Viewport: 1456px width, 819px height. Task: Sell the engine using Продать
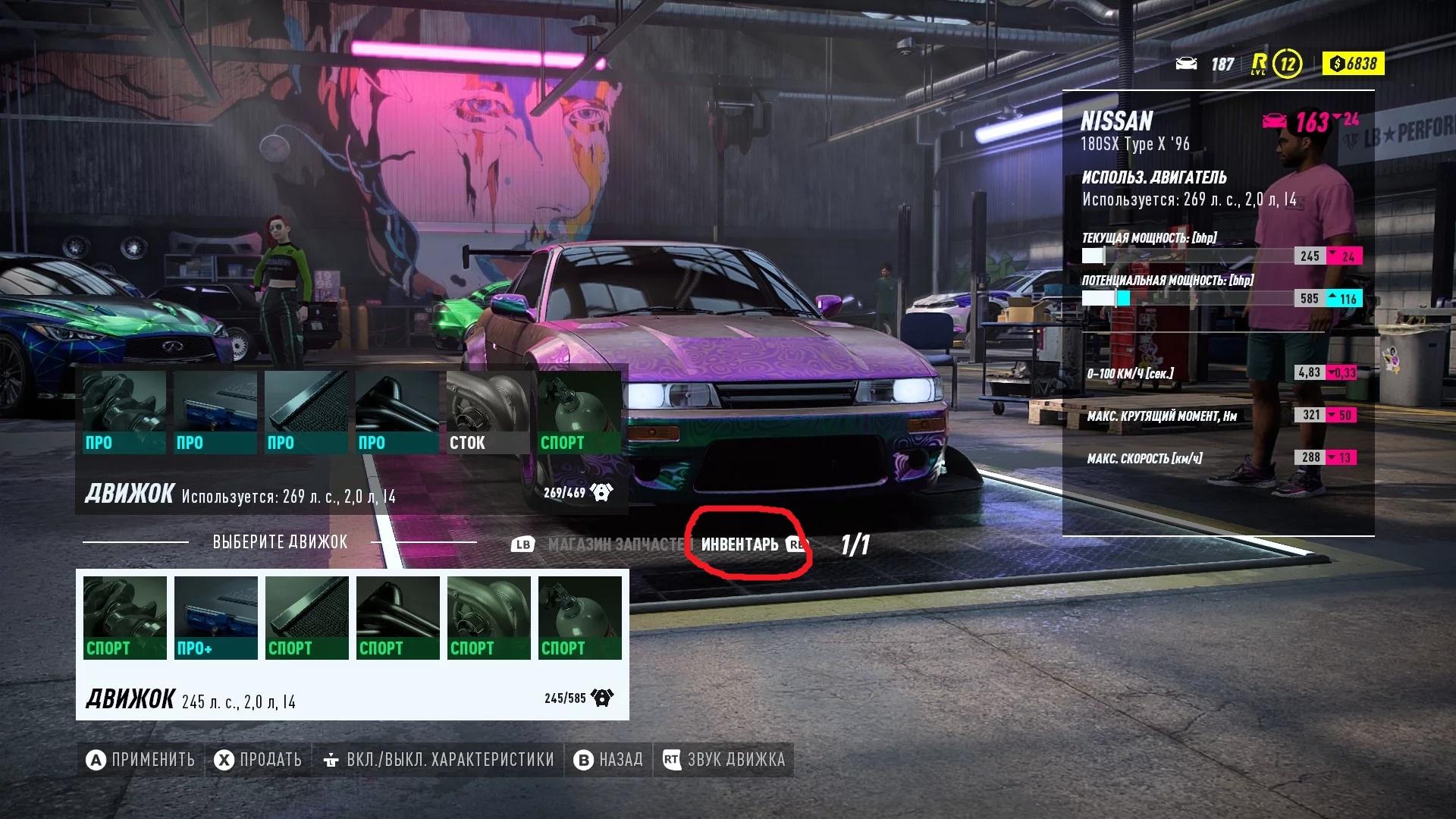(258, 760)
